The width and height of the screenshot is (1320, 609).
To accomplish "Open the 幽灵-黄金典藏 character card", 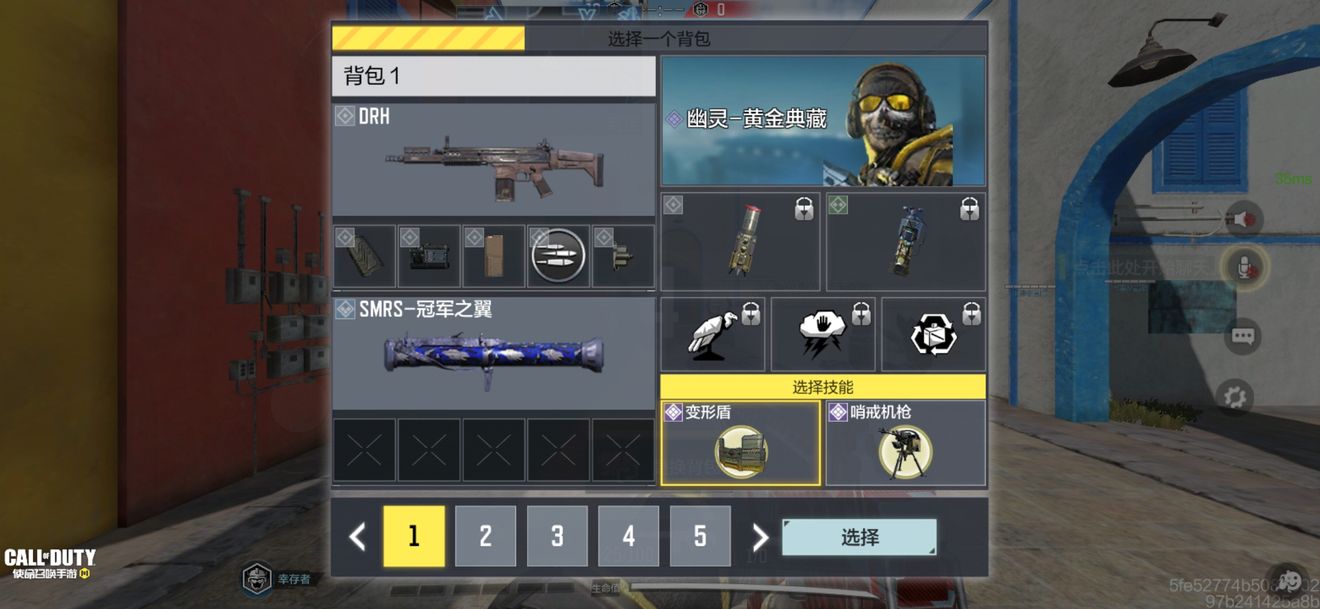I will (x=823, y=120).
